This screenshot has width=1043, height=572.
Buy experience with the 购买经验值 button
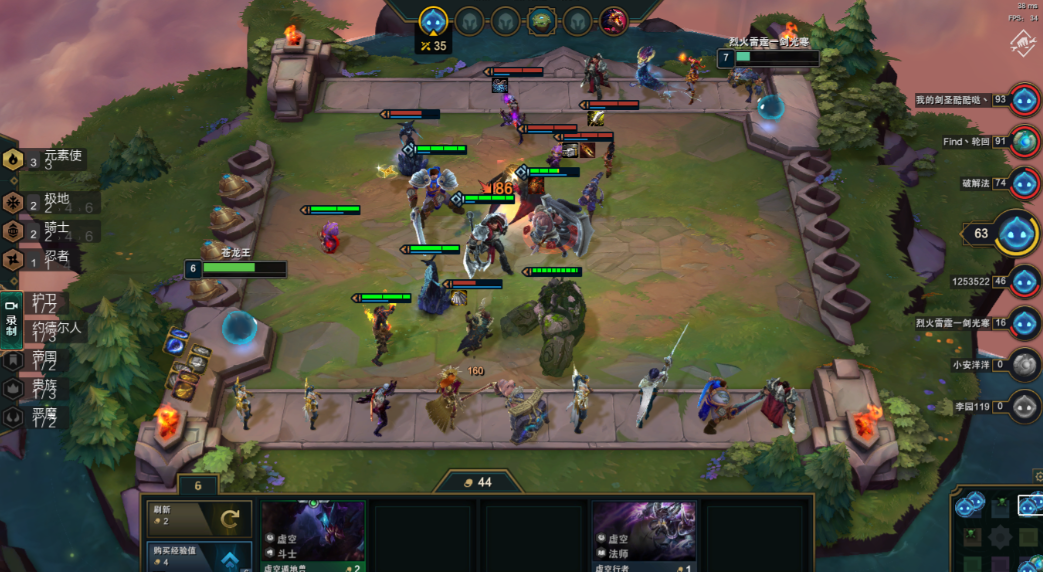194,555
